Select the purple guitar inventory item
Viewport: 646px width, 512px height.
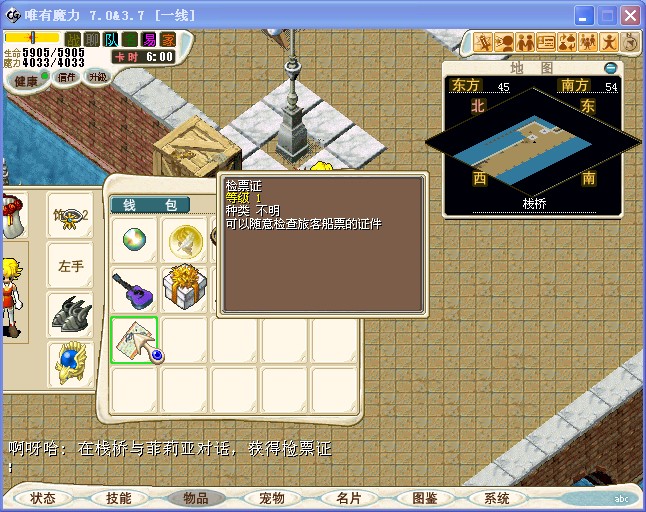134,290
